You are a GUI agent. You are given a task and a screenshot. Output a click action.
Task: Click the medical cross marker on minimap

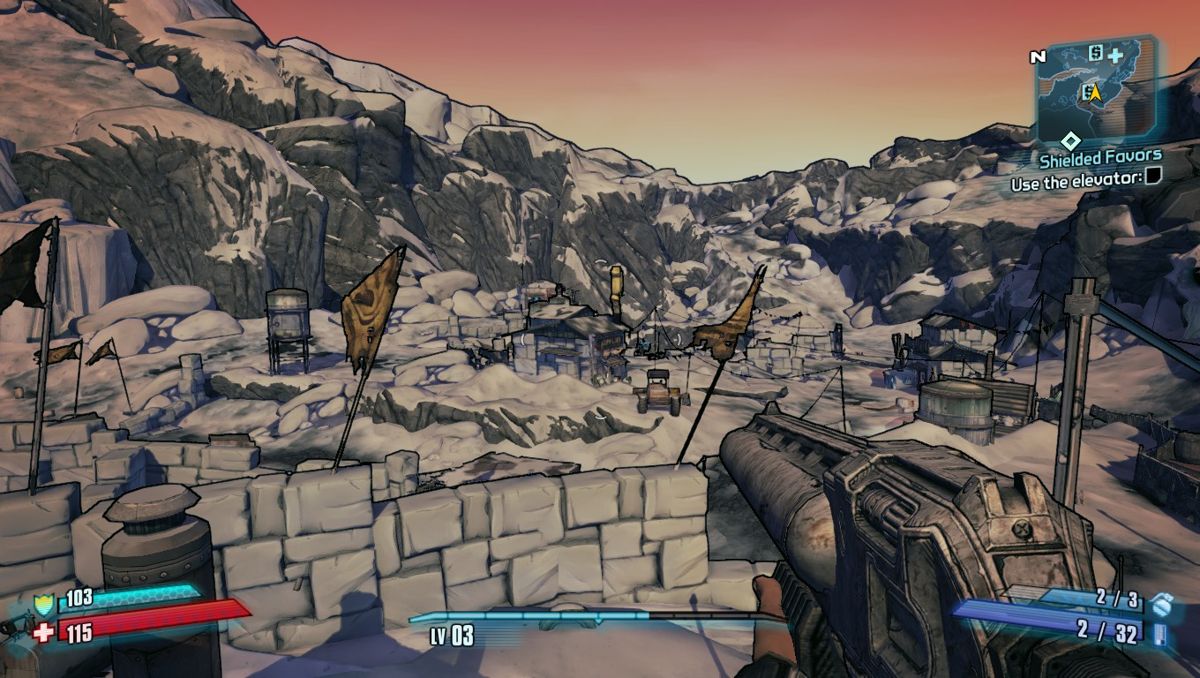[x=1115, y=56]
